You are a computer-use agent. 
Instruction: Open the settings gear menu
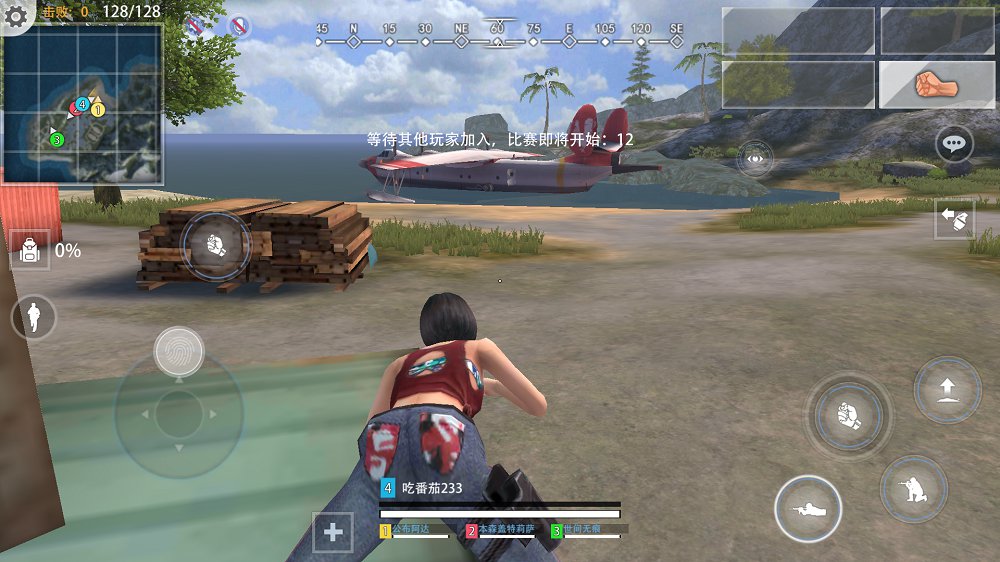(17, 15)
